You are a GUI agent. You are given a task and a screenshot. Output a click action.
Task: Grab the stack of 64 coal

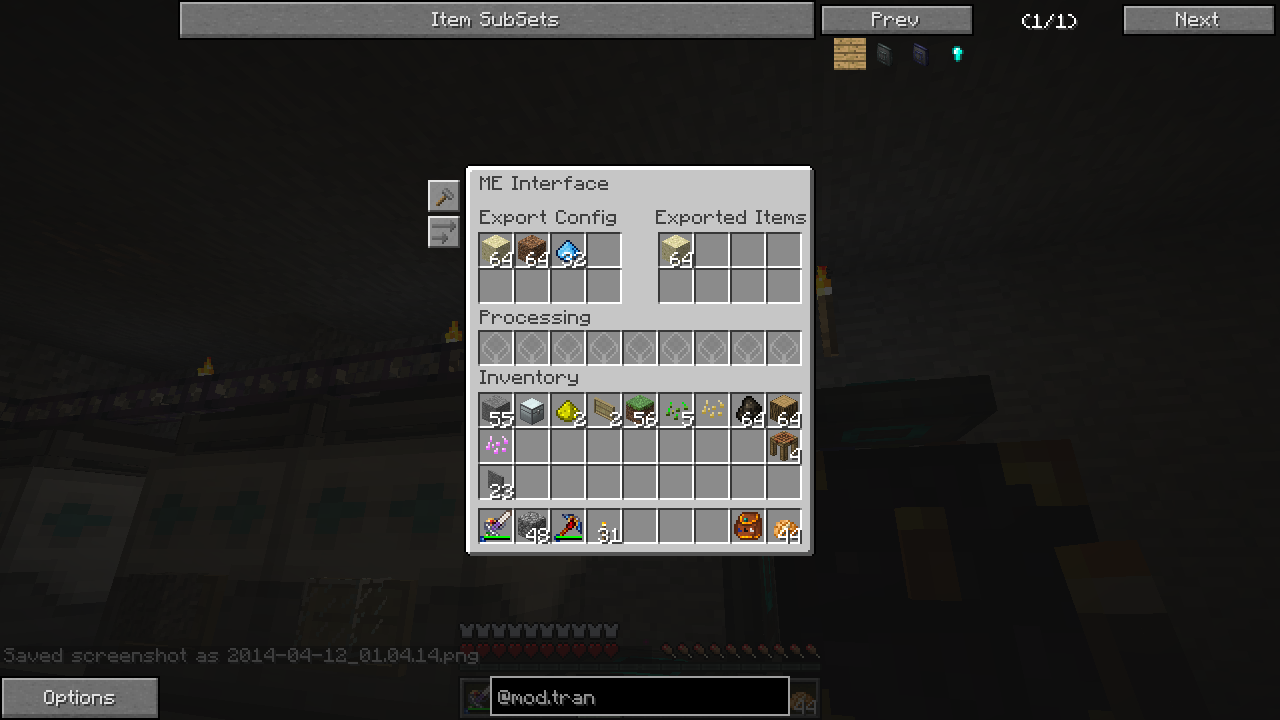[748, 410]
